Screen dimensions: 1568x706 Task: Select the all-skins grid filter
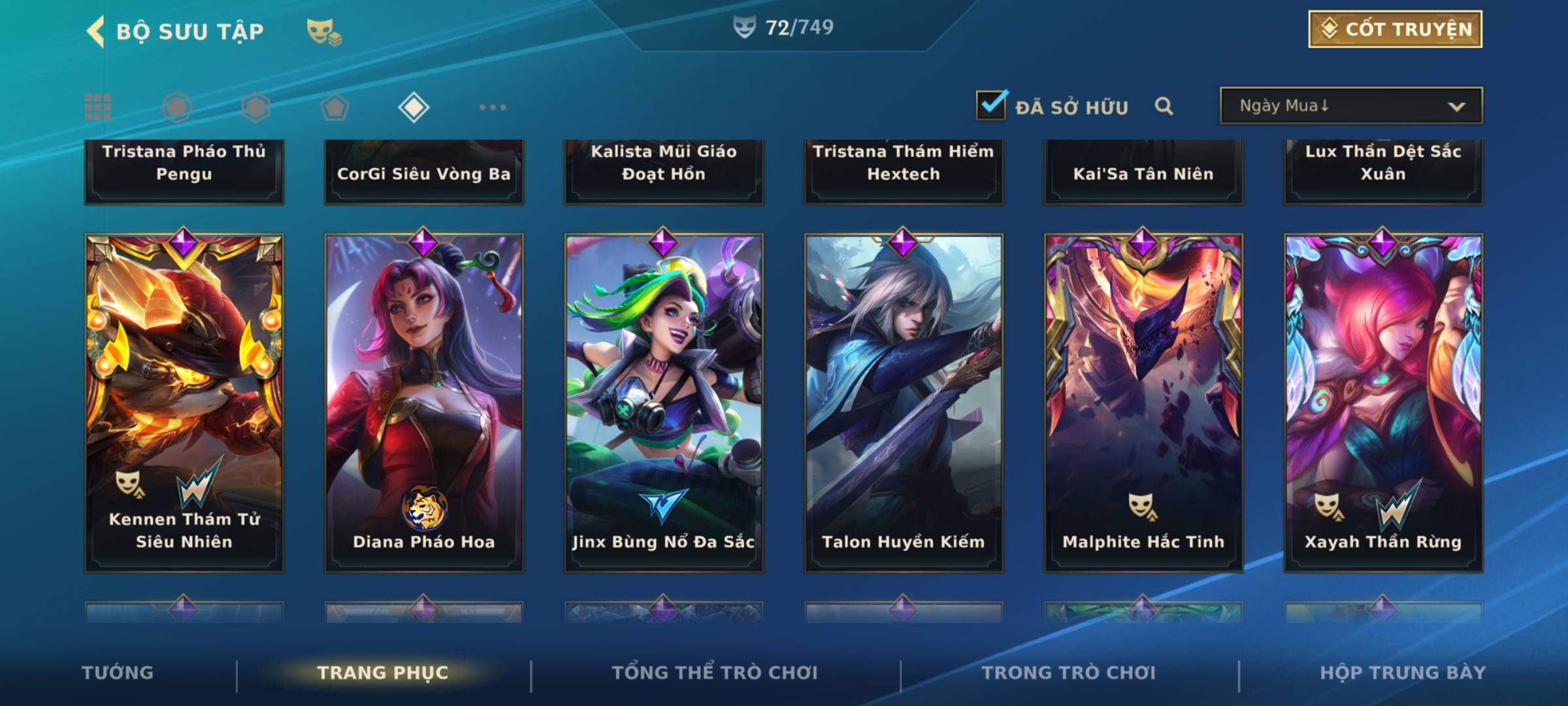coord(98,107)
